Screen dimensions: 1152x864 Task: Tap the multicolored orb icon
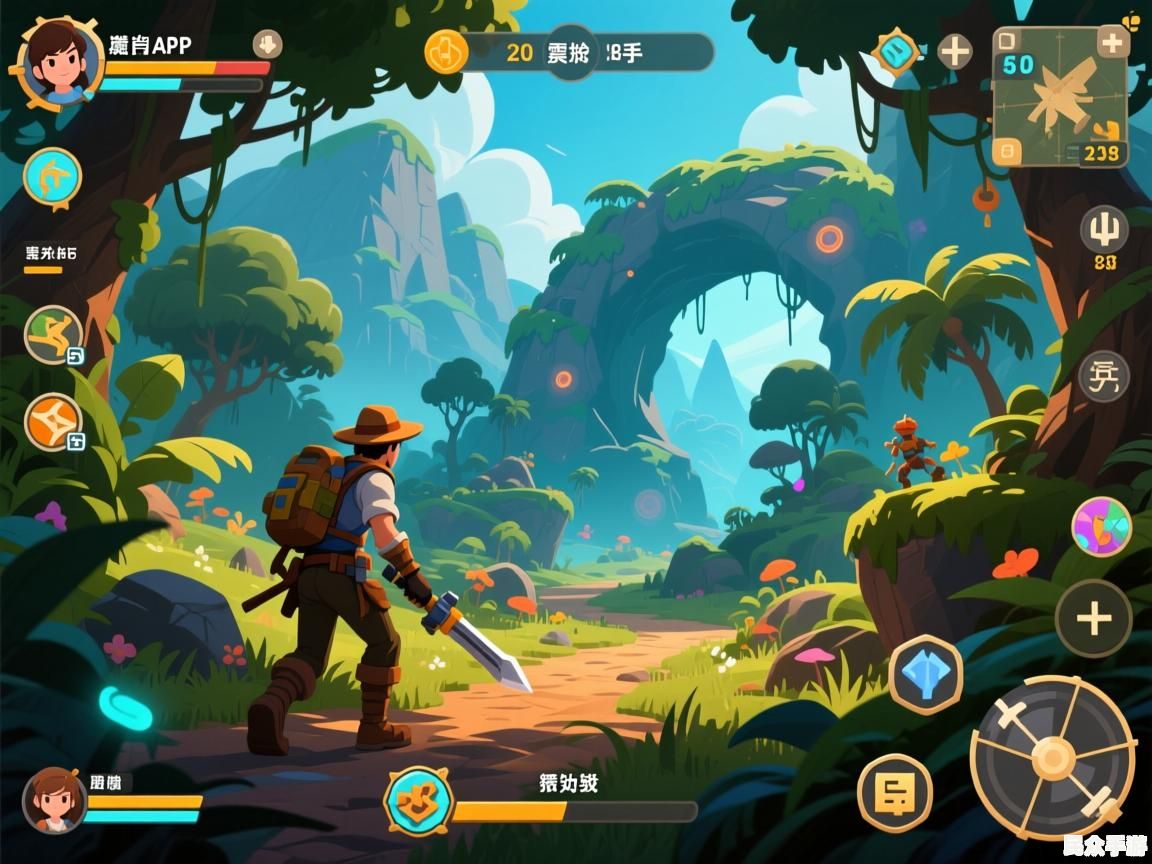click(x=1101, y=527)
